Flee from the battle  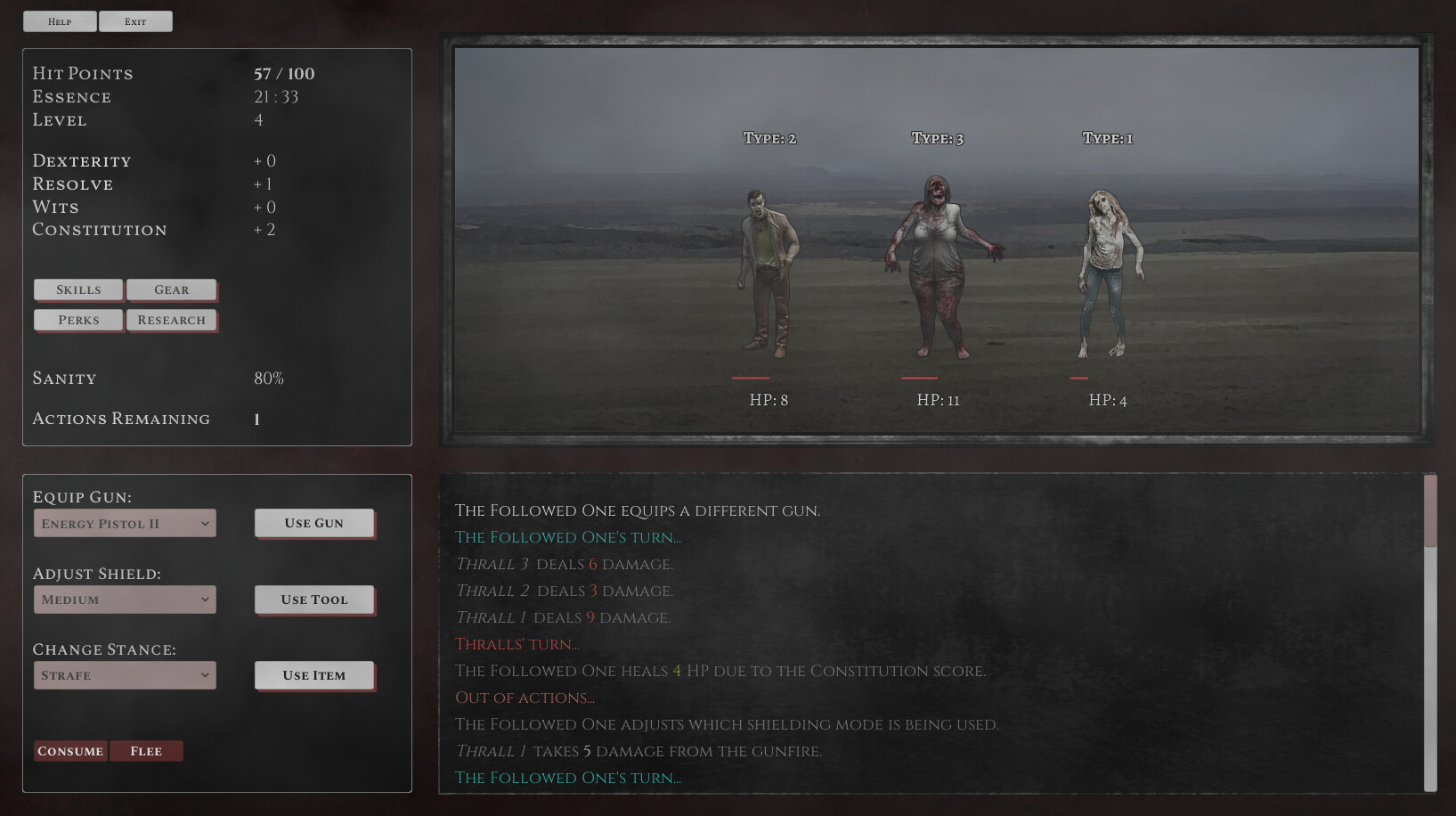pyautogui.click(x=146, y=750)
